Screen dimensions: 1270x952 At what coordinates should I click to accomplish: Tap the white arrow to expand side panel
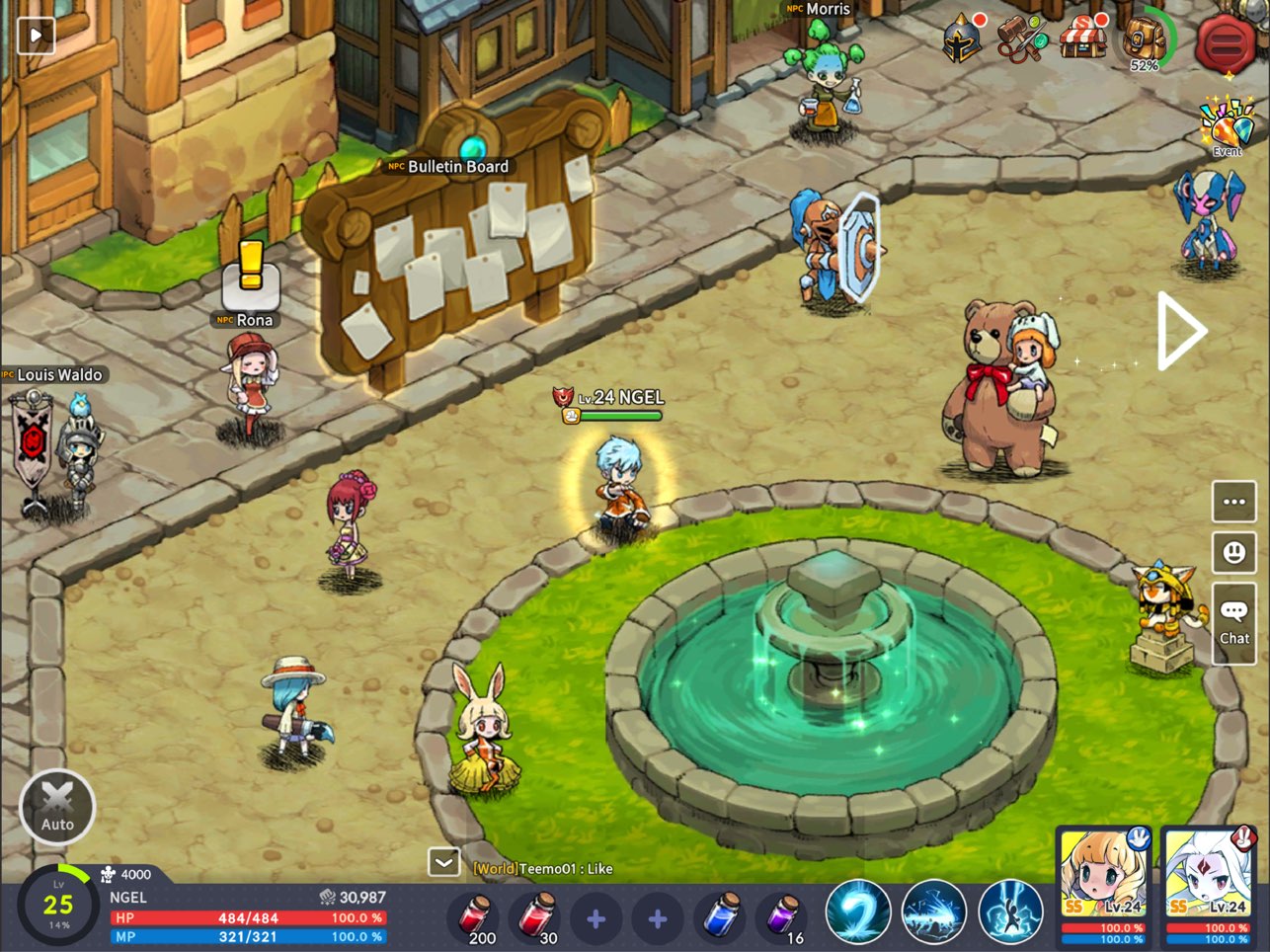1182,331
